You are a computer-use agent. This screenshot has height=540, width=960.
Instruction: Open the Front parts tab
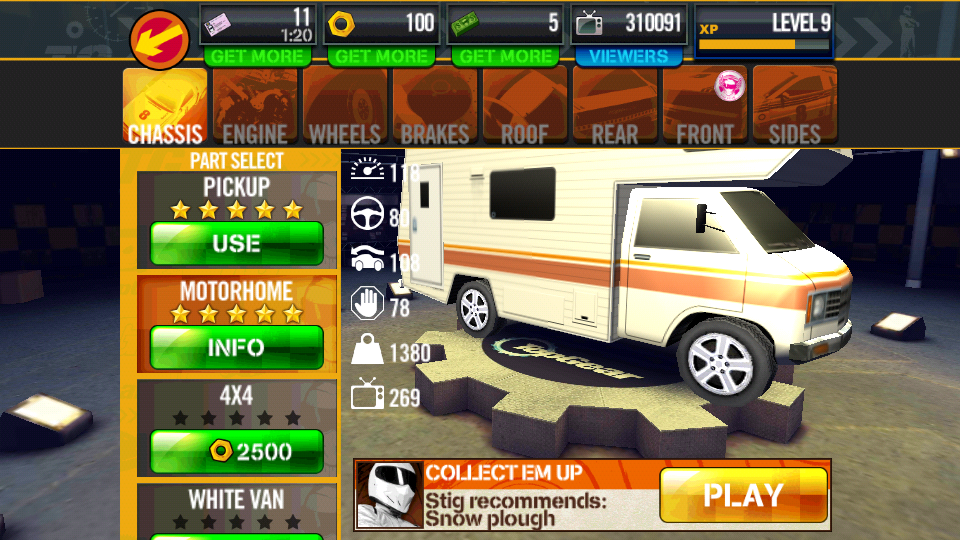[705, 106]
